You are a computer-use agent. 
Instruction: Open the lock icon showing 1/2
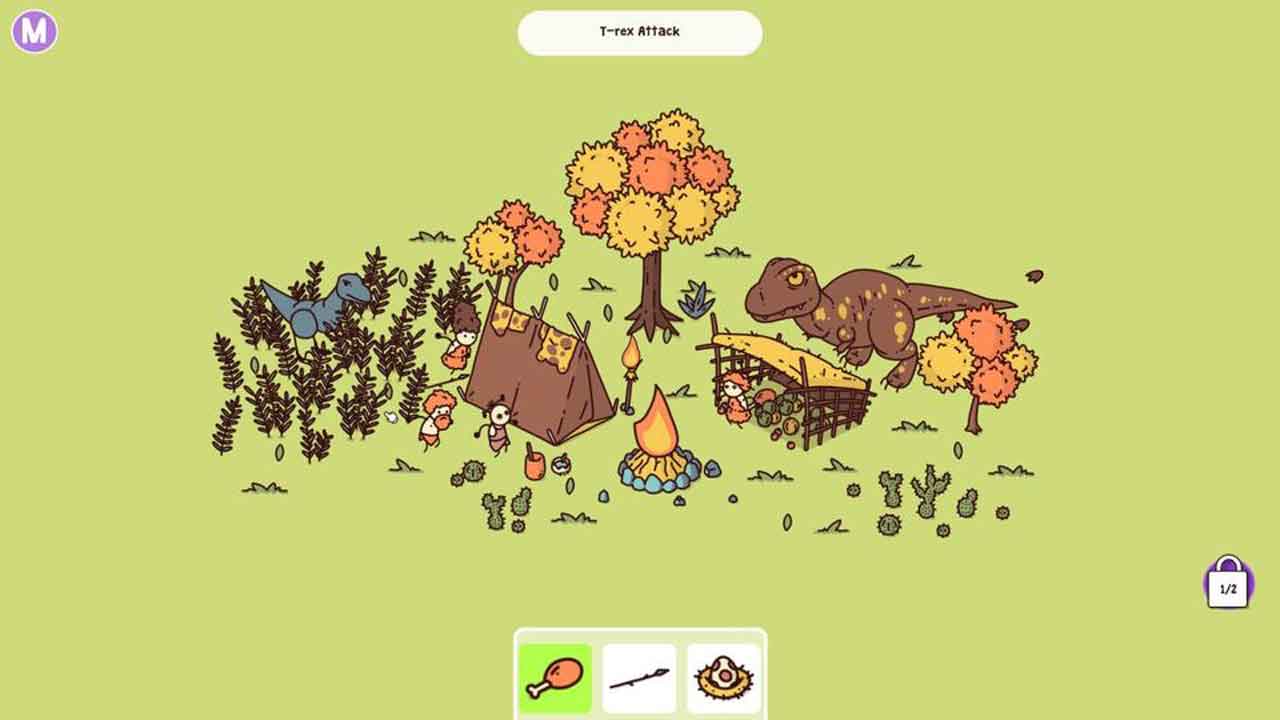pyautogui.click(x=1228, y=584)
